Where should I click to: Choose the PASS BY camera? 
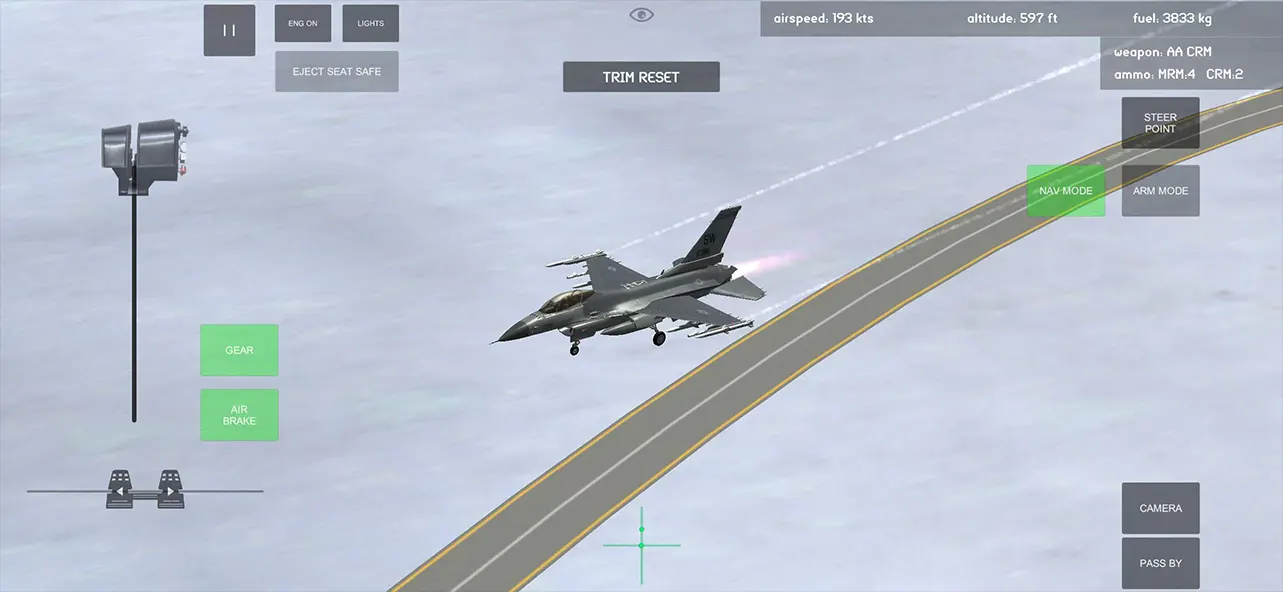(1160, 563)
